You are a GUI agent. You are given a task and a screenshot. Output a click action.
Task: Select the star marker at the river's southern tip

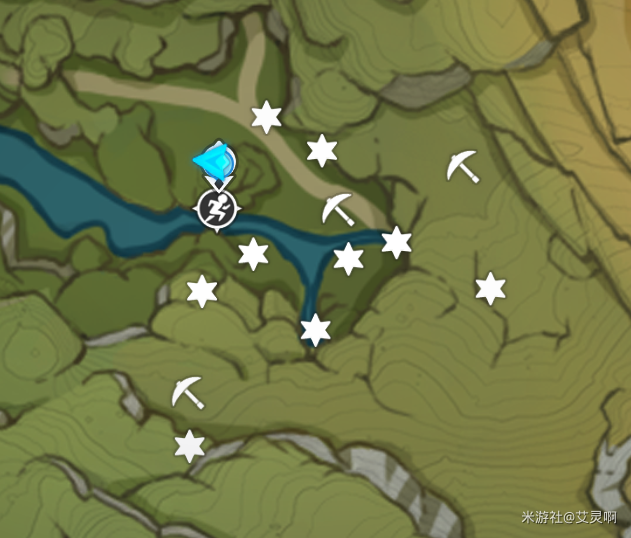316,329
